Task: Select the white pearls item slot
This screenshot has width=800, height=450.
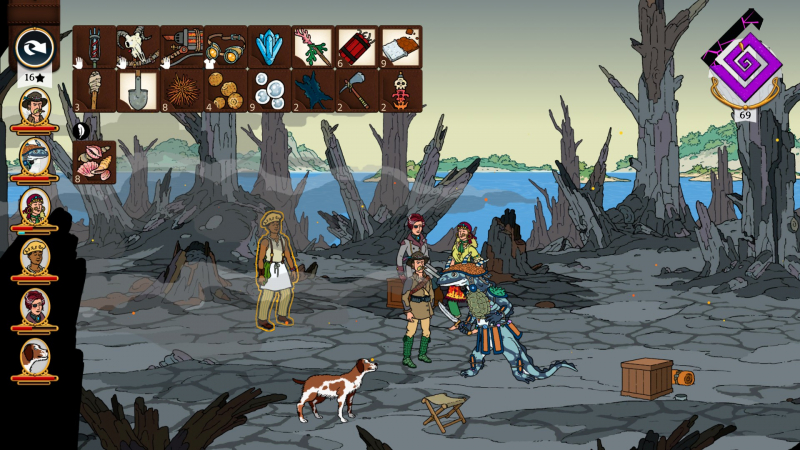Action: [x=269, y=91]
